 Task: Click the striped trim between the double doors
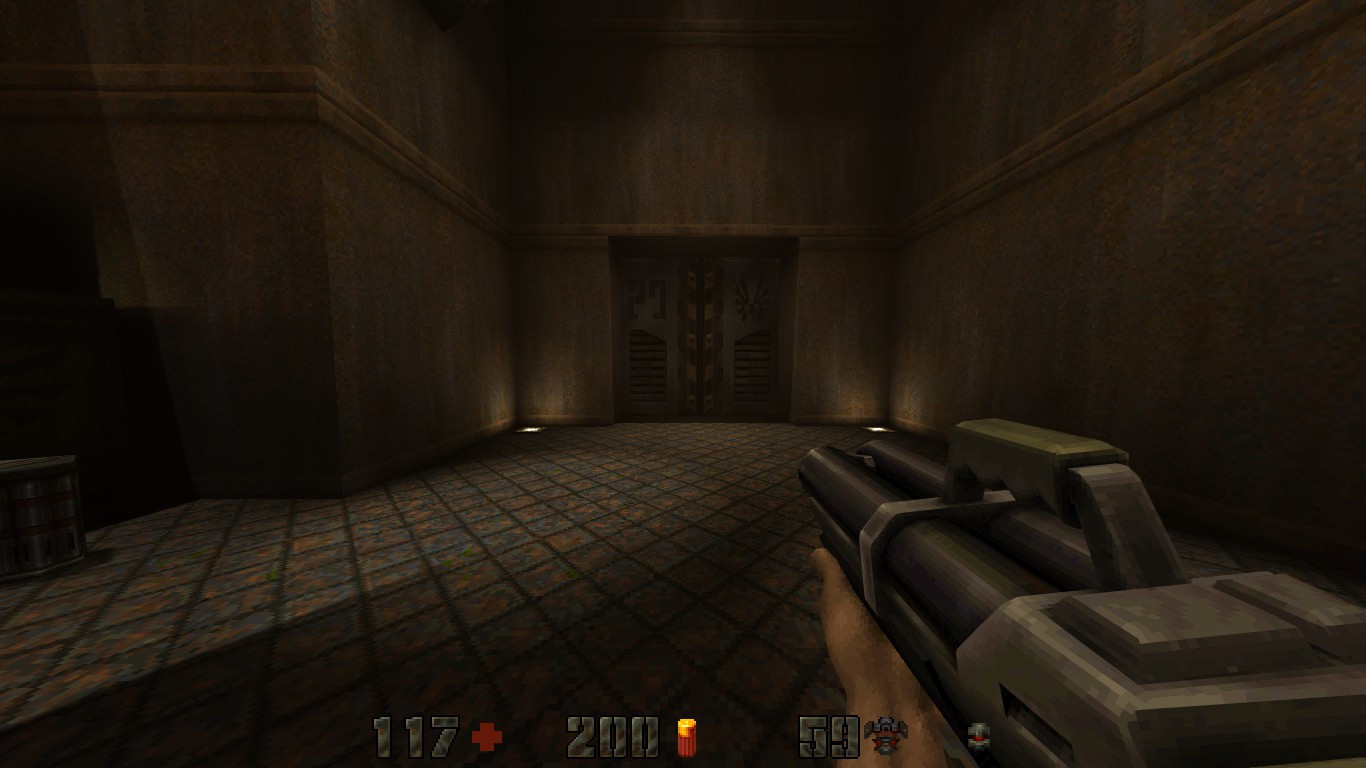(x=698, y=330)
